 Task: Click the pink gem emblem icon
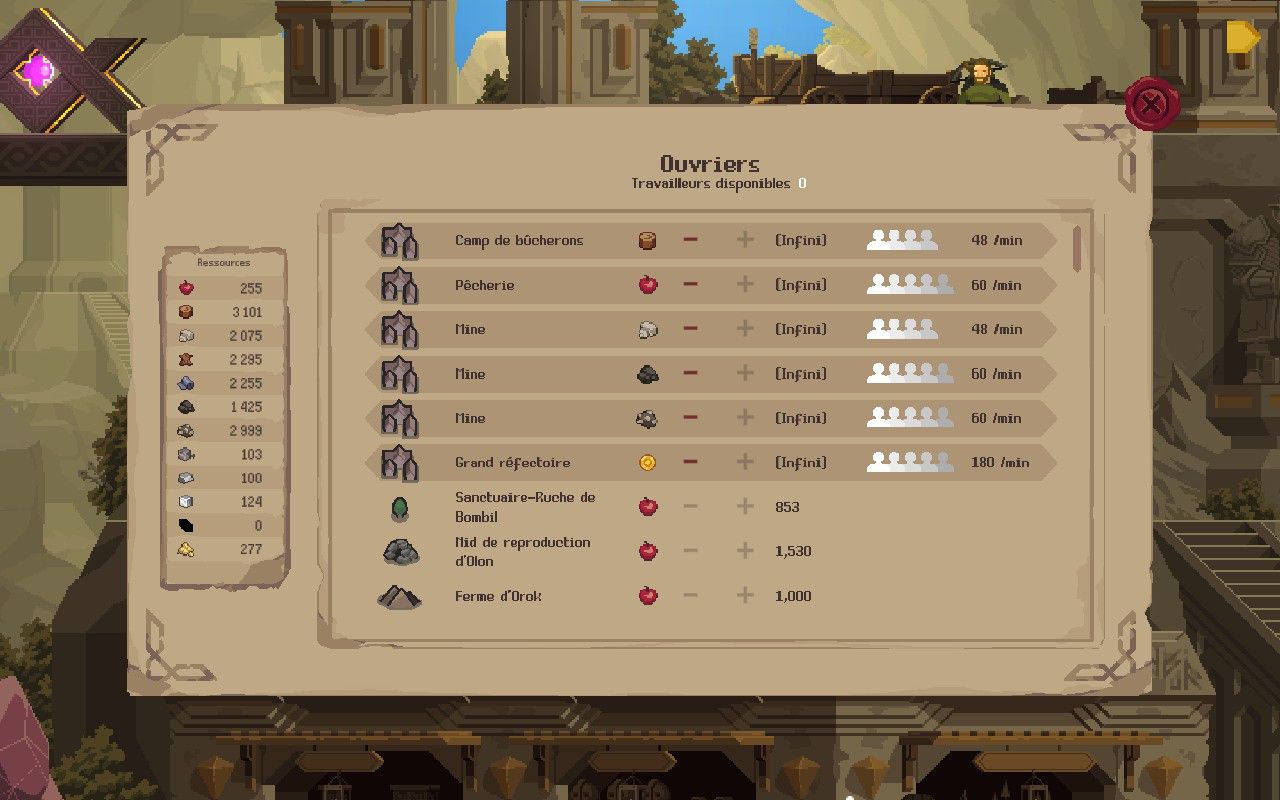[x=40, y=71]
